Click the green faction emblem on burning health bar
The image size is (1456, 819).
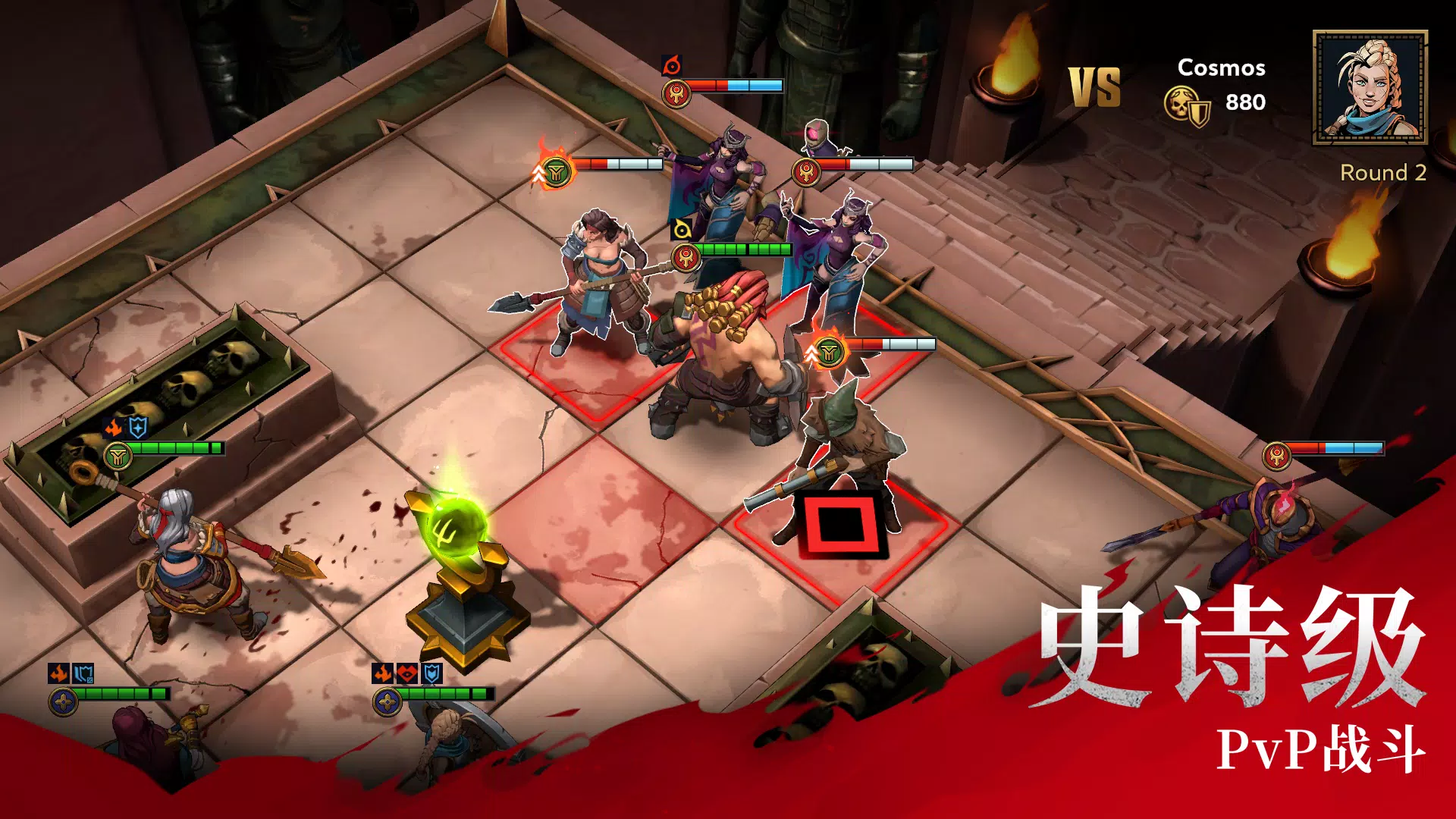pos(555,171)
